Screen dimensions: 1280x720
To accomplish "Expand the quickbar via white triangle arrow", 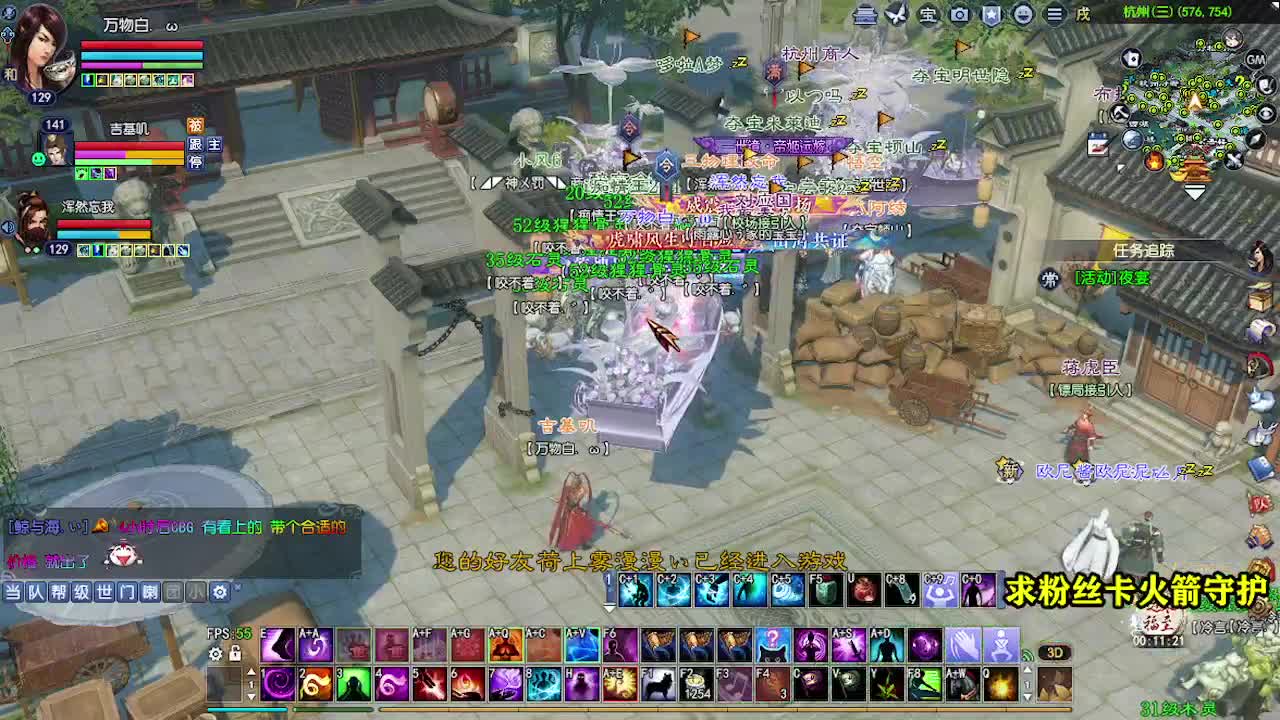I will (x=608, y=607).
